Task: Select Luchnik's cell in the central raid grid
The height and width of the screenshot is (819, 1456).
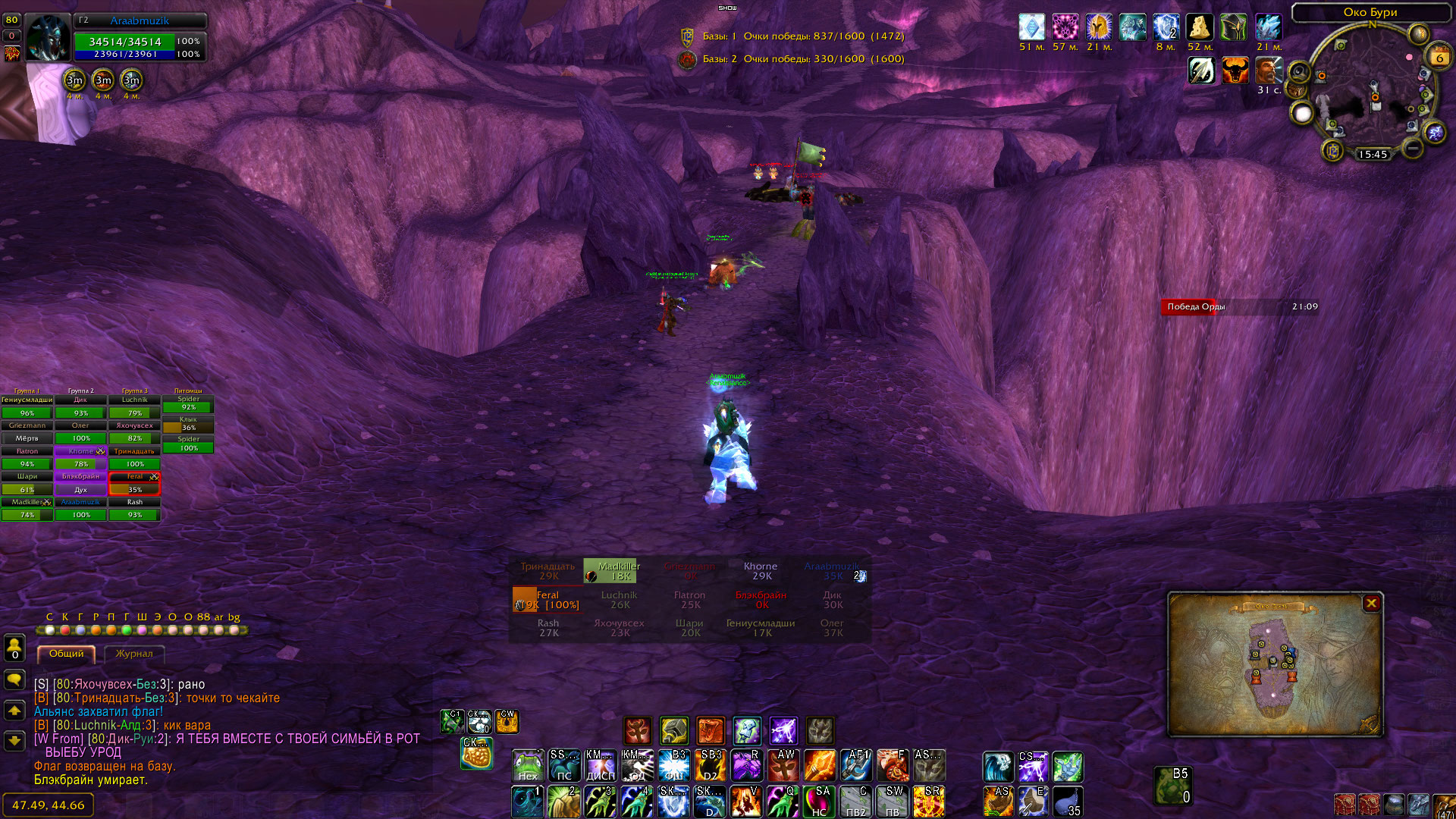Action: pyautogui.click(x=619, y=600)
